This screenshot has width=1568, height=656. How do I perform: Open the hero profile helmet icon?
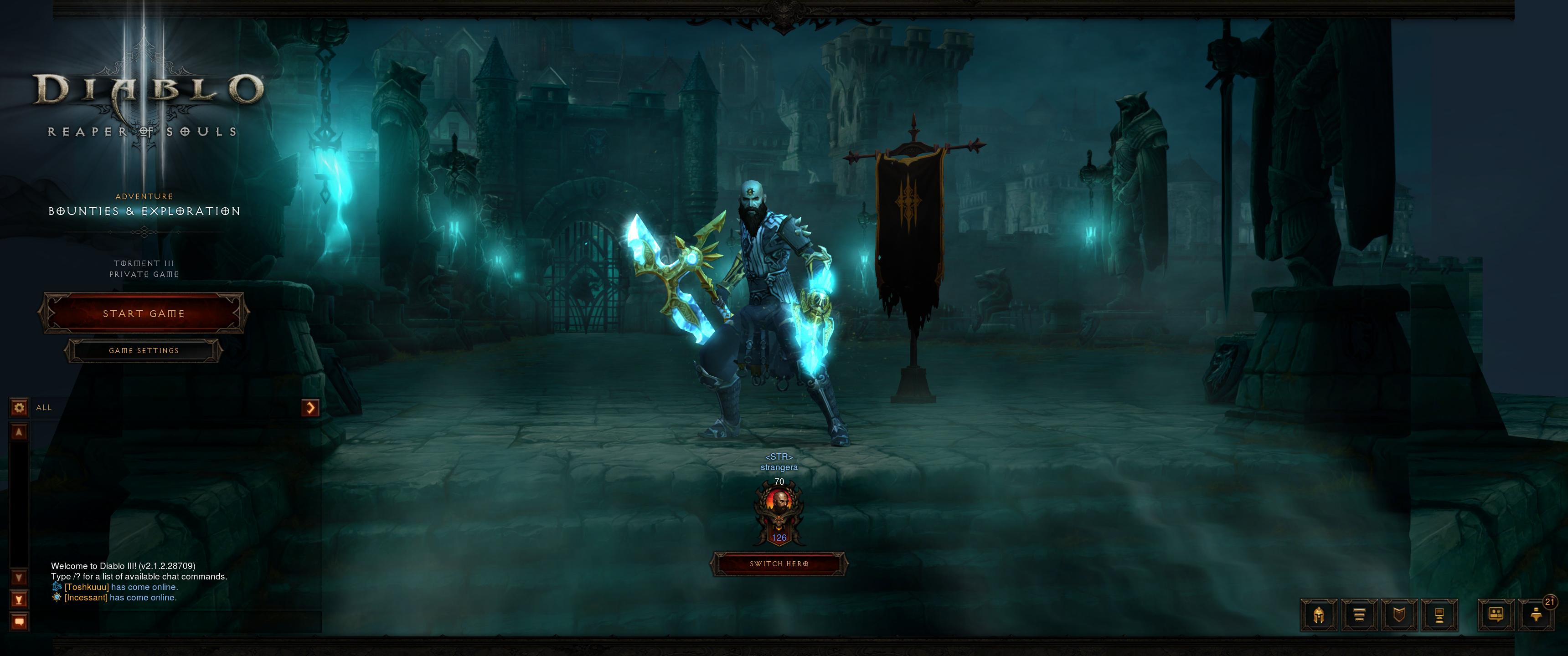click(x=1318, y=615)
